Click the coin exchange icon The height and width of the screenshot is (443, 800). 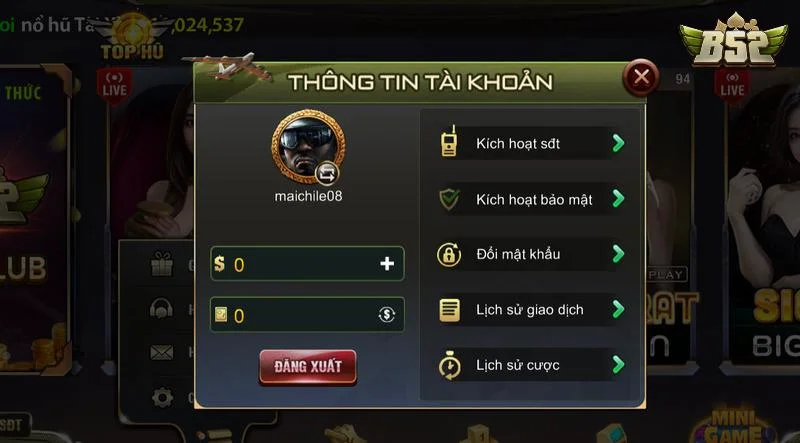[x=387, y=315]
